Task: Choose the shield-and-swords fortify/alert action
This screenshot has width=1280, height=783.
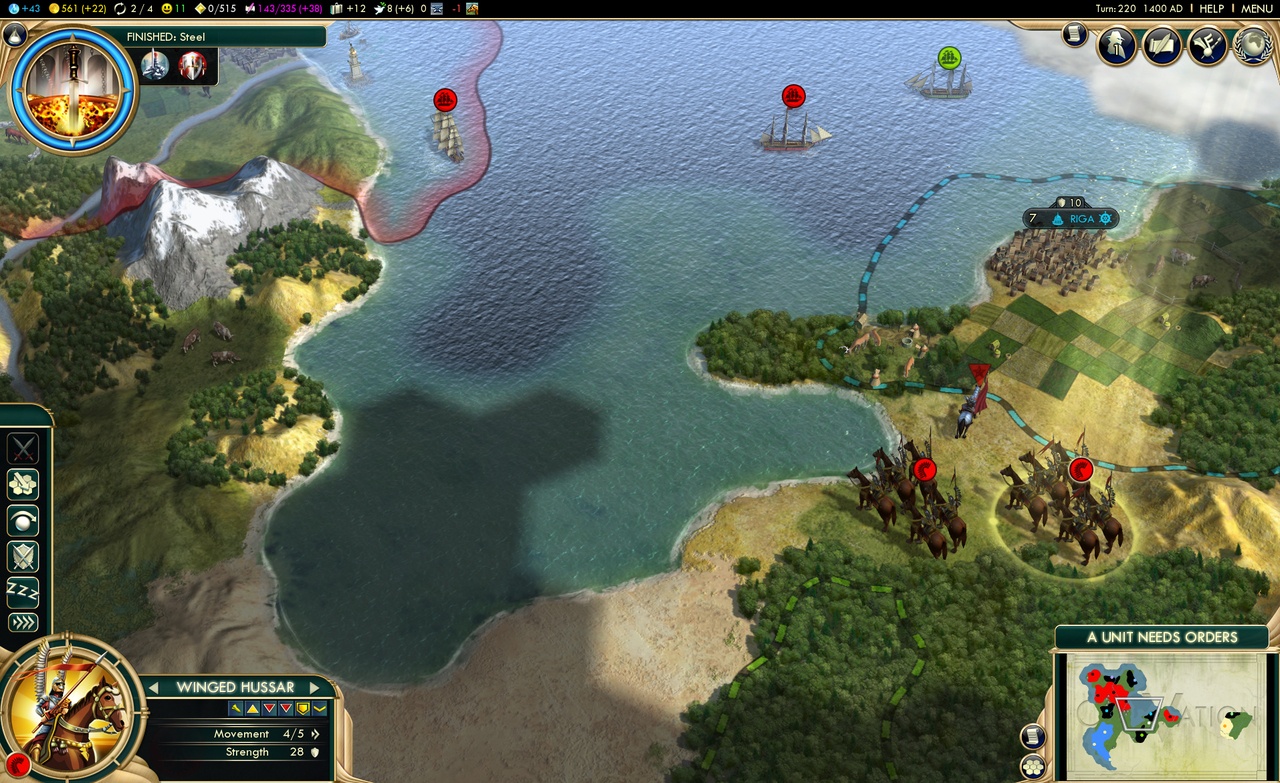Action: pos(23,556)
